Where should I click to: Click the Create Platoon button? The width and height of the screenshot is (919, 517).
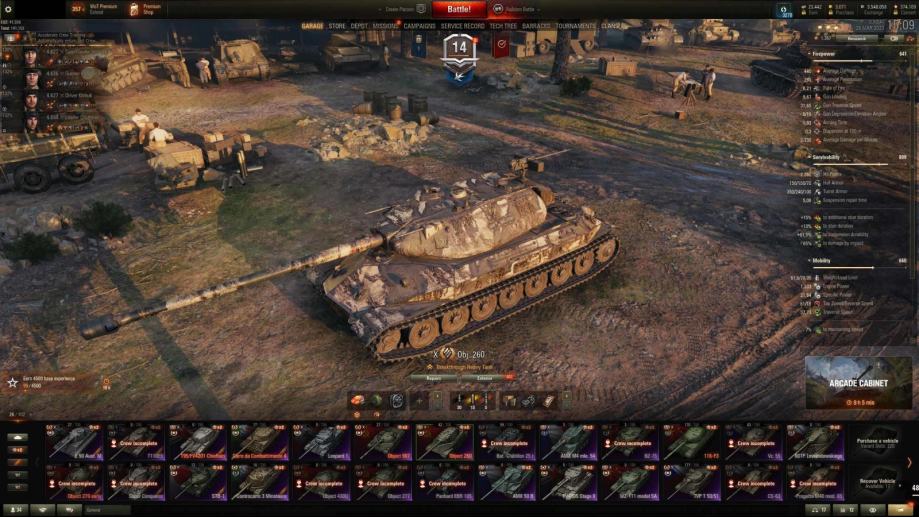[x=398, y=9]
